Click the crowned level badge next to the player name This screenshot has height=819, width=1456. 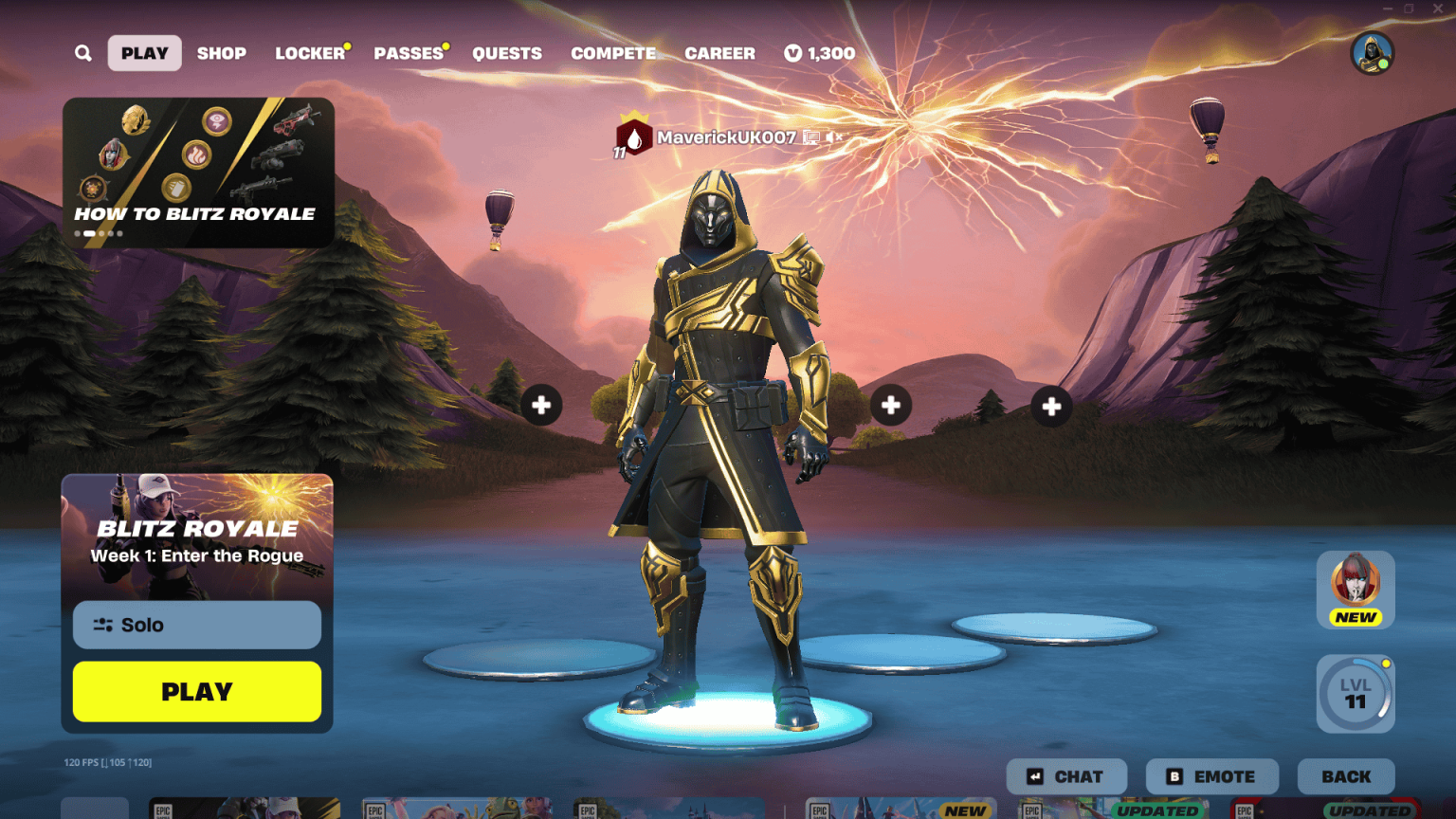(633, 139)
